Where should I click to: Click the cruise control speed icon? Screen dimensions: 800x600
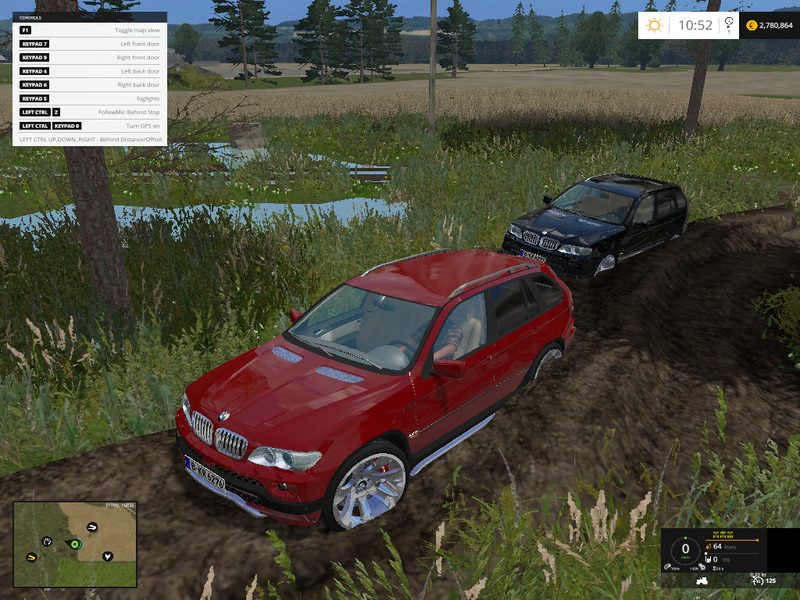coord(754,580)
